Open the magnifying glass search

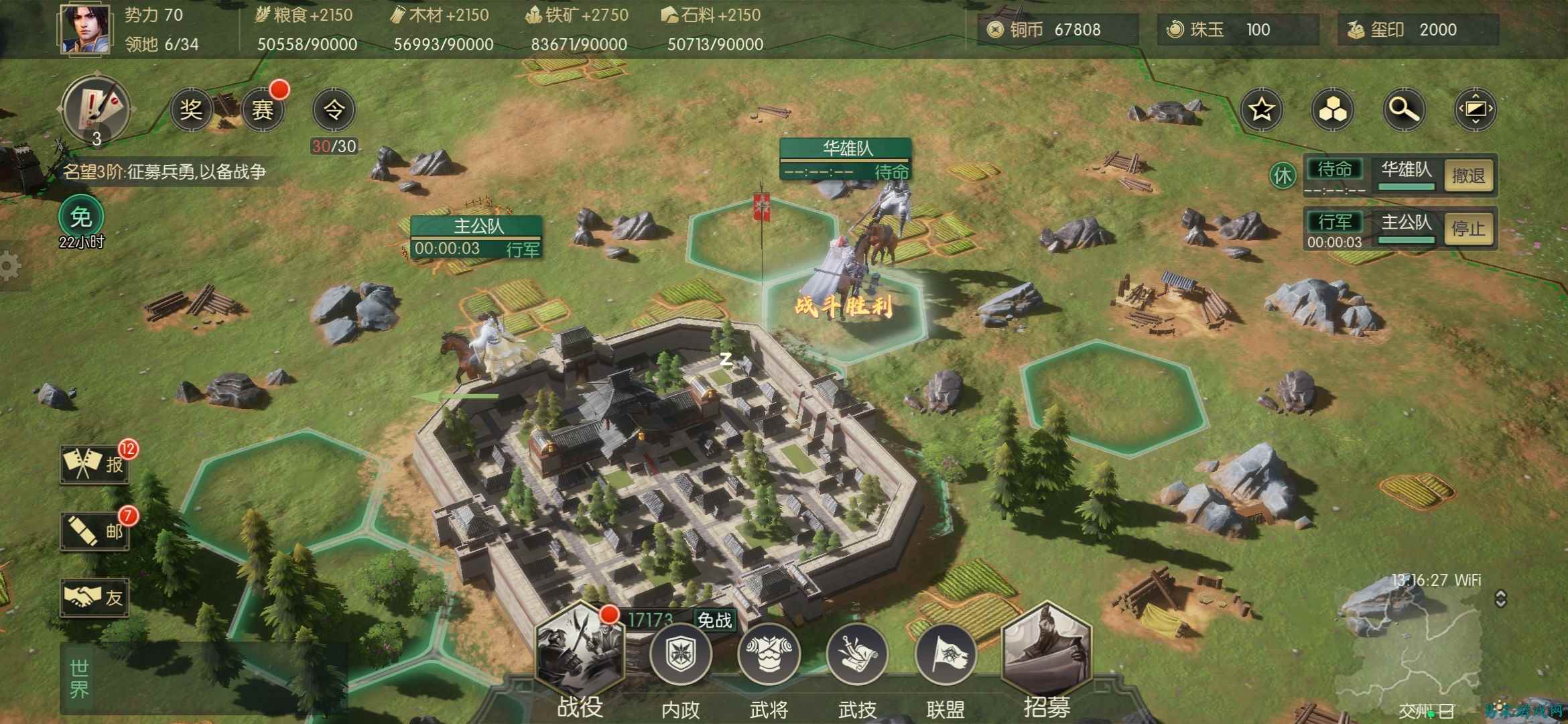pyautogui.click(x=1403, y=109)
